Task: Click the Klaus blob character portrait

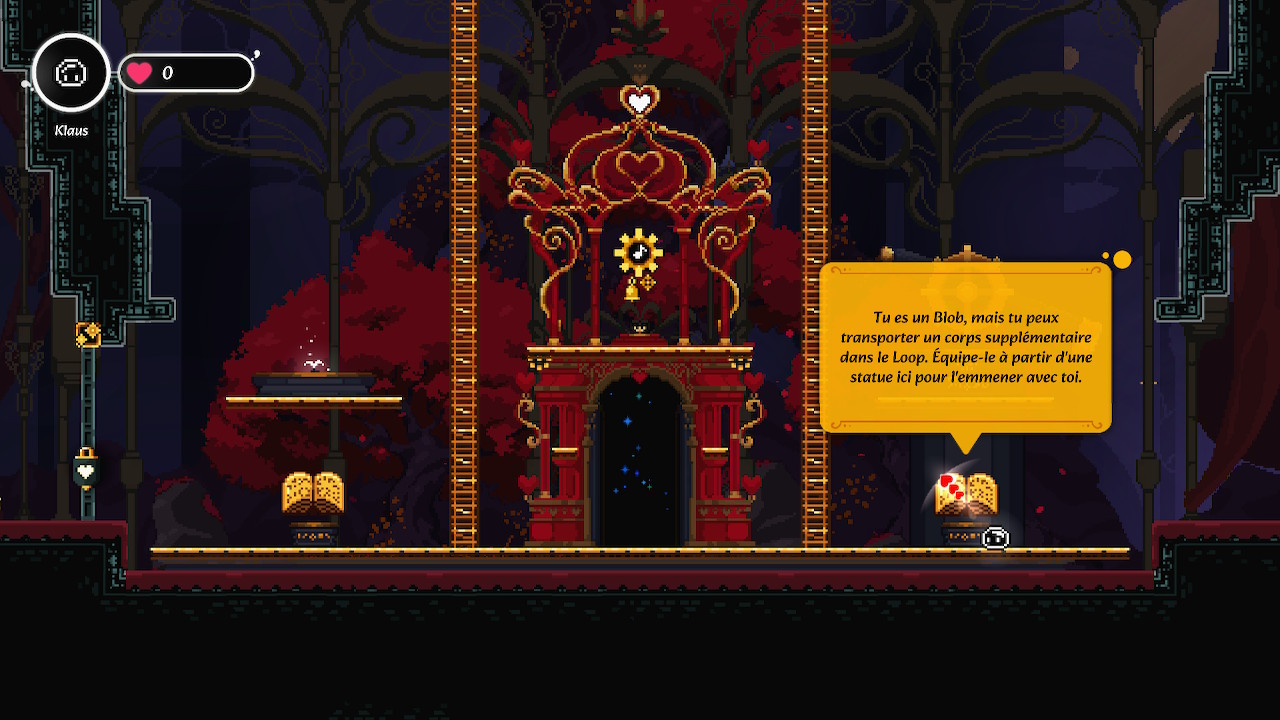Action: [71, 73]
